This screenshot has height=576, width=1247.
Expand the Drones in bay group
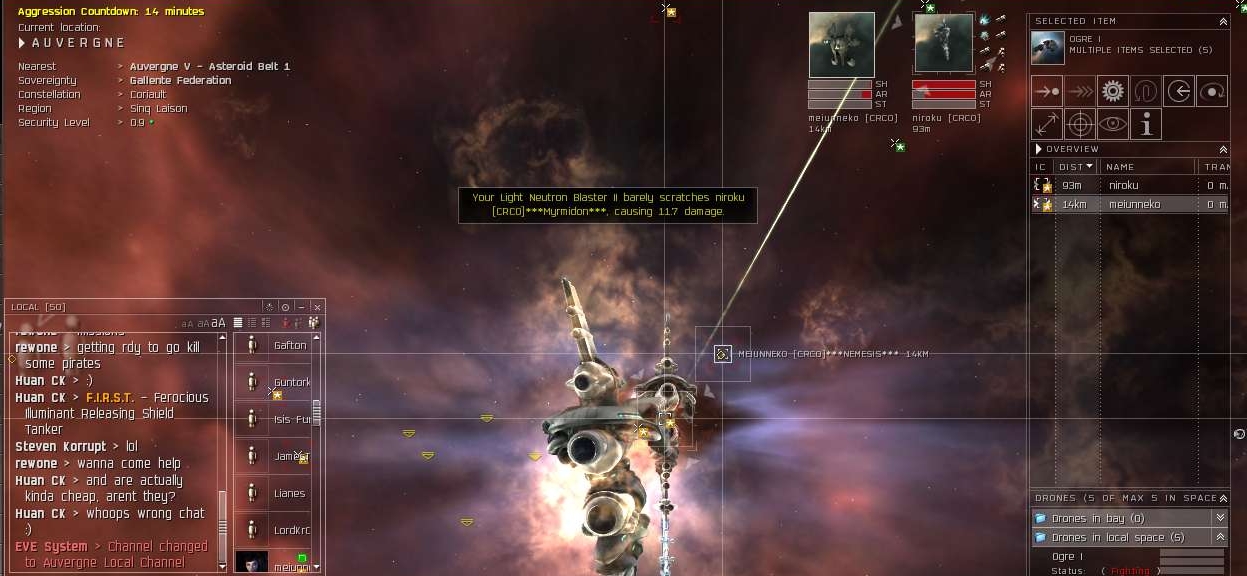(x=1219, y=518)
